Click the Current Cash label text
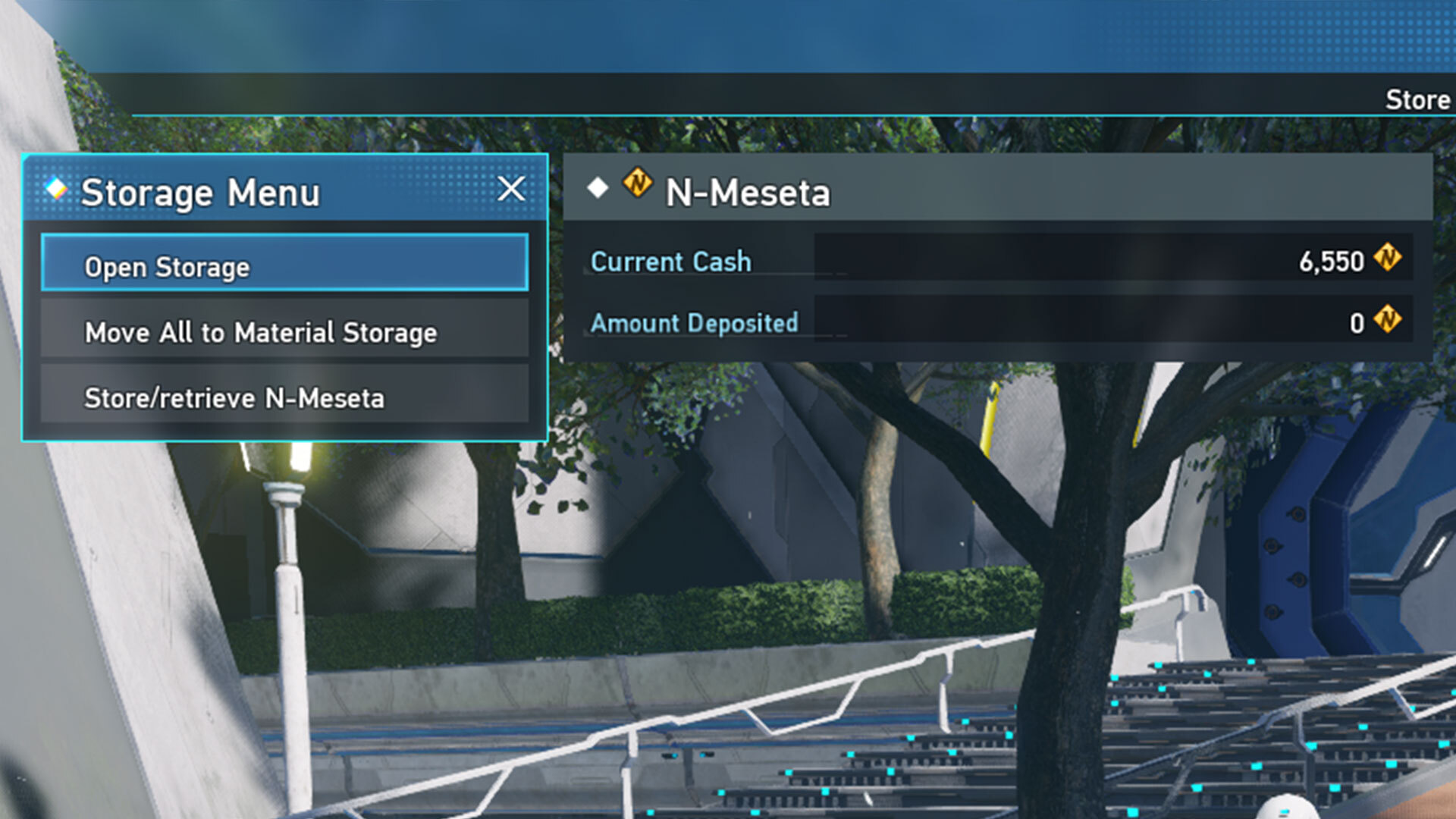This screenshot has width=1456, height=819. (671, 262)
